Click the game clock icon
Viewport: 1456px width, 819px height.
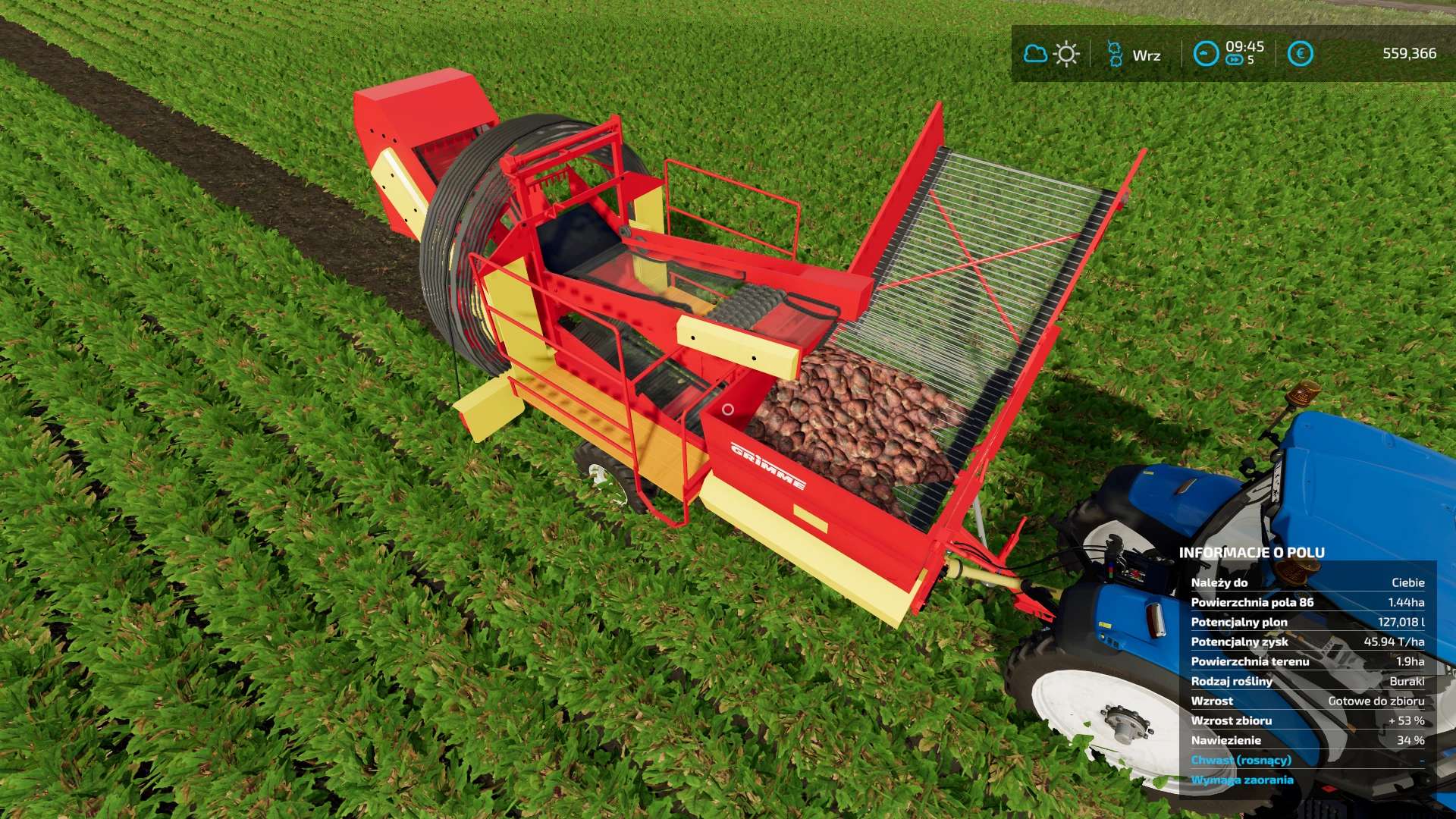click(x=1205, y=54)
